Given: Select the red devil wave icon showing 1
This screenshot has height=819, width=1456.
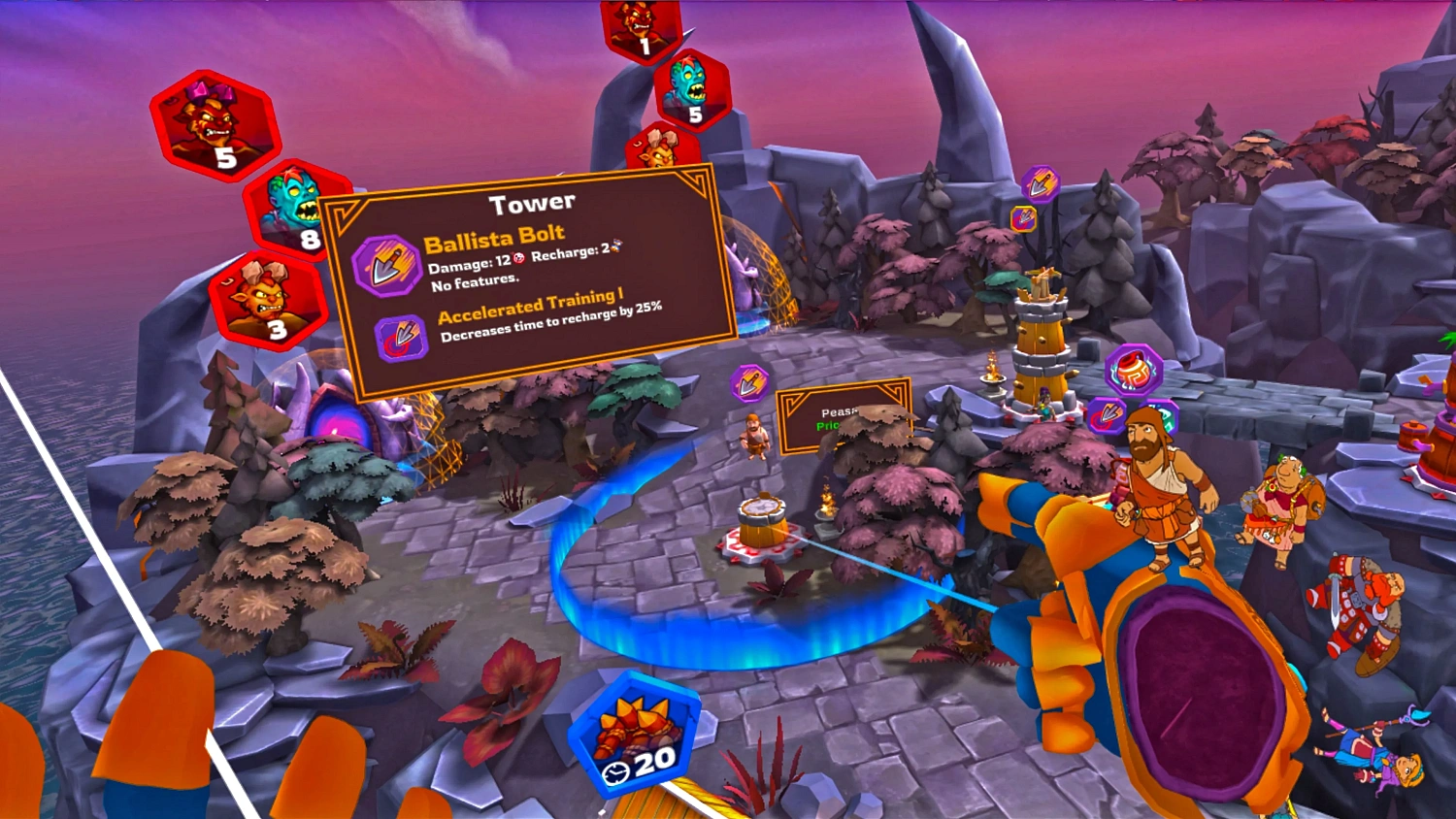Looking at the screenshot, I should tap(641, 28).
